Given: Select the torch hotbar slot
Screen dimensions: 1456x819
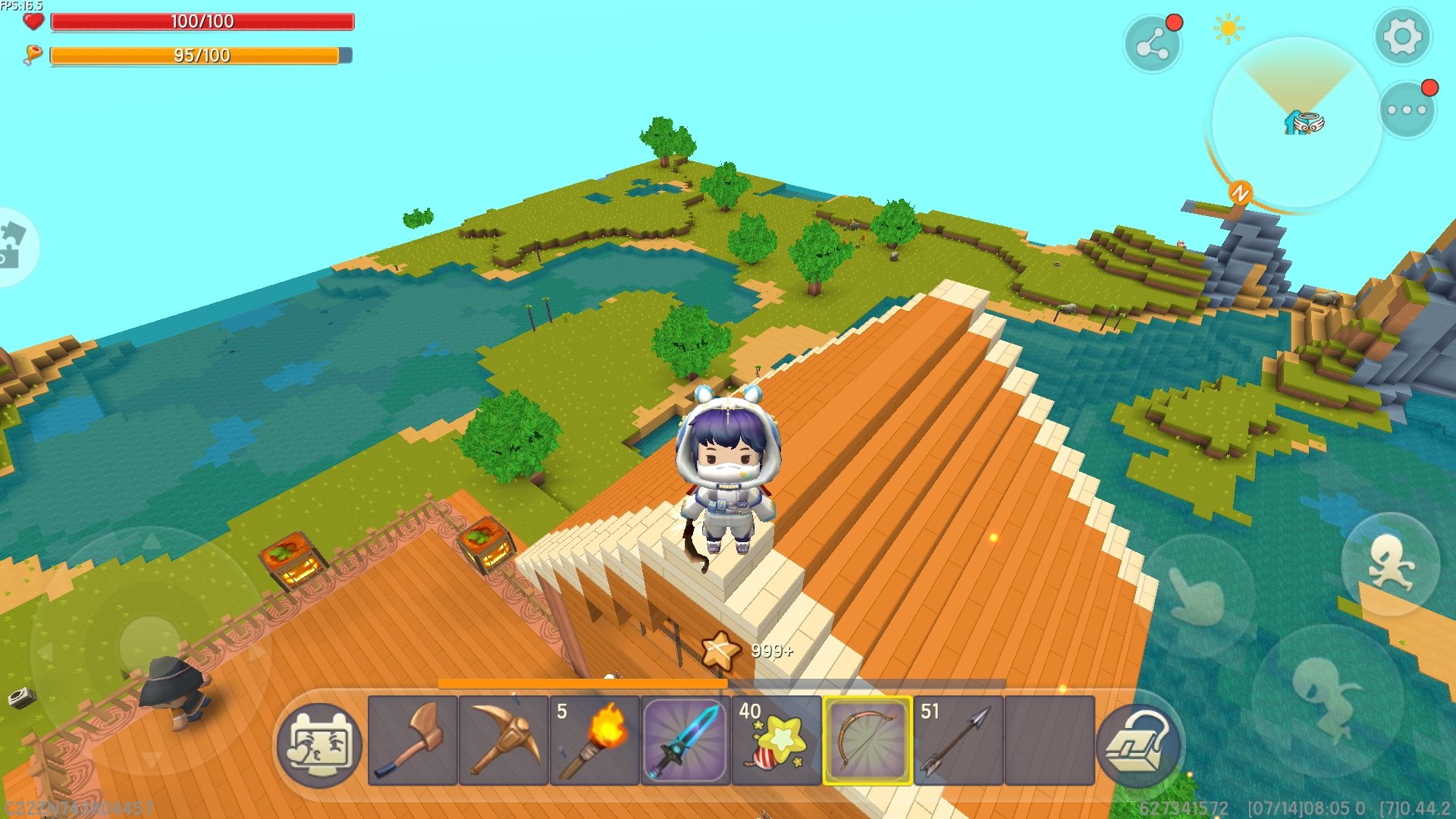Looking at the screenshot, I should pyautogui.click(x=595, y=740).
